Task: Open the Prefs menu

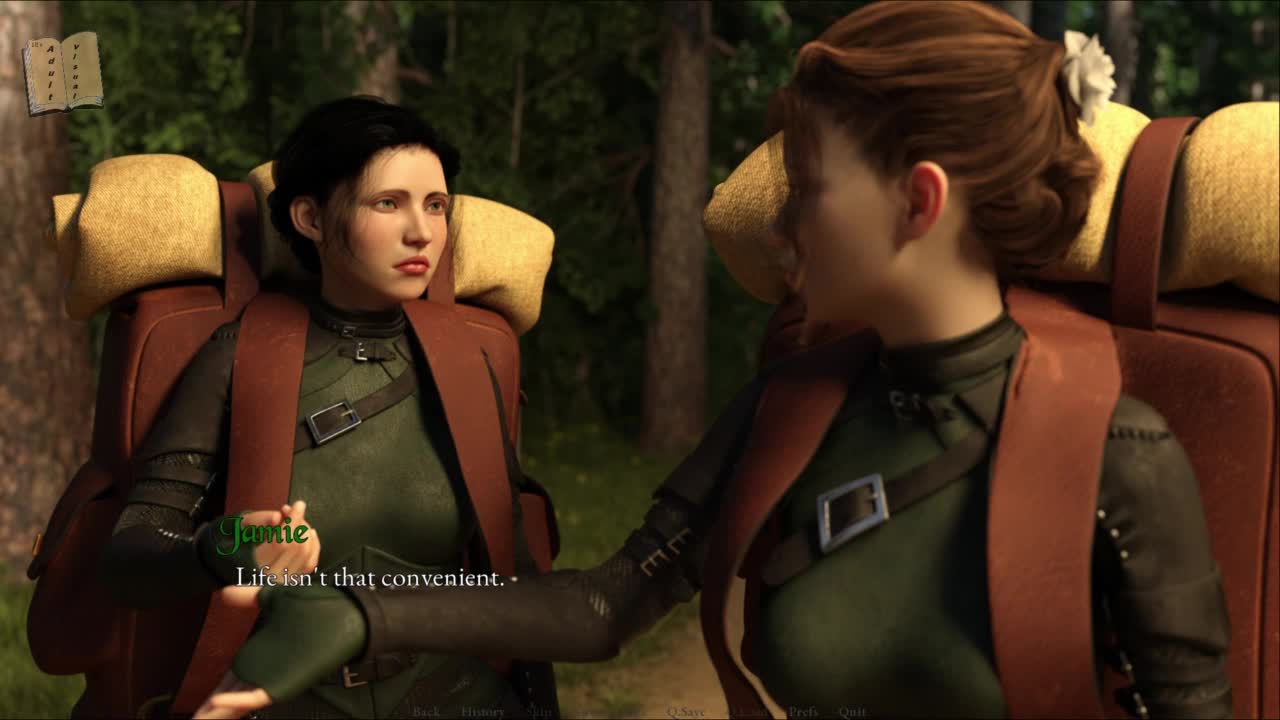Action: click(803, 712)
